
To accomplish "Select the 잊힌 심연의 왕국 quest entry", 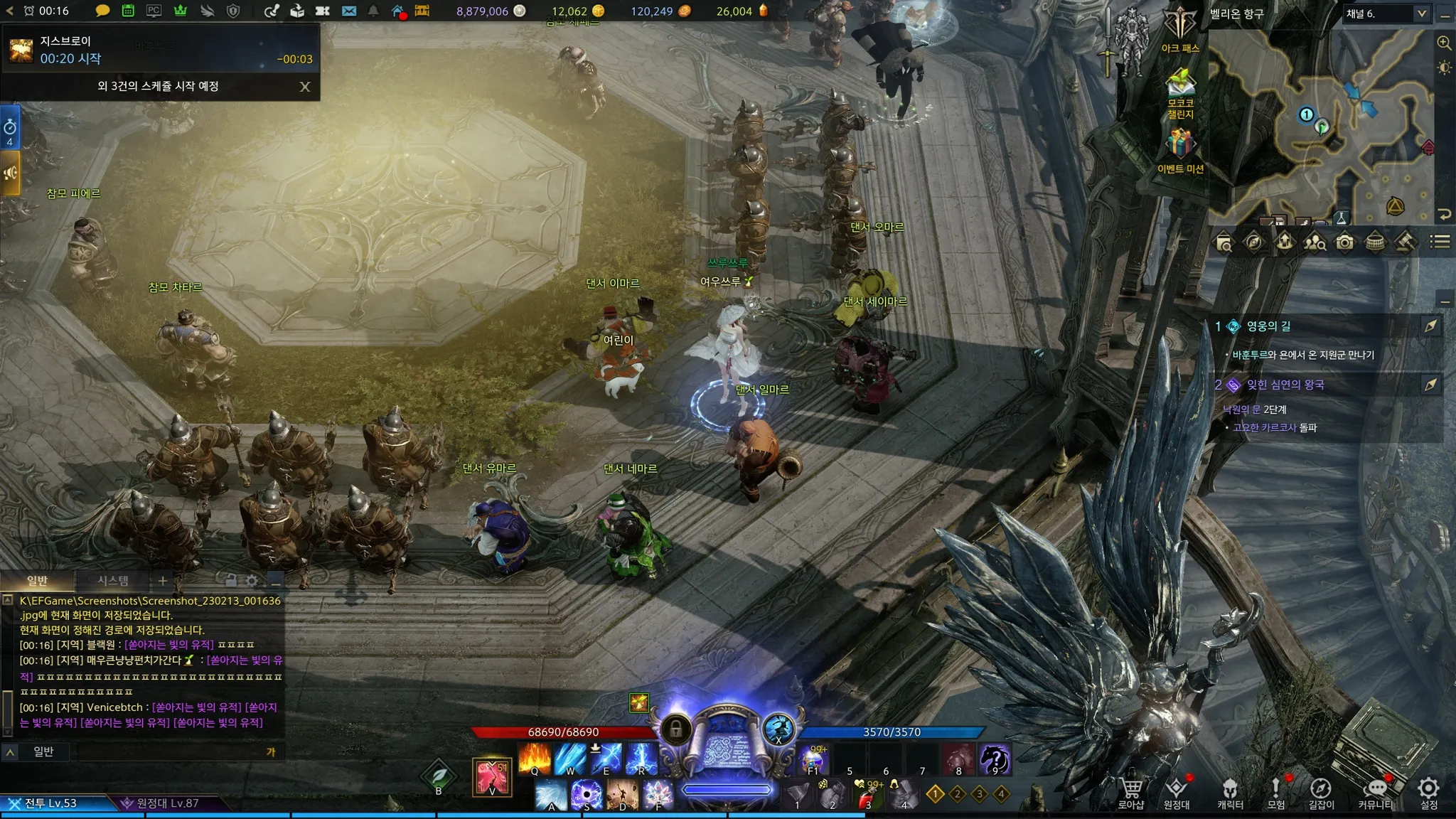I will pos(1285,385).
